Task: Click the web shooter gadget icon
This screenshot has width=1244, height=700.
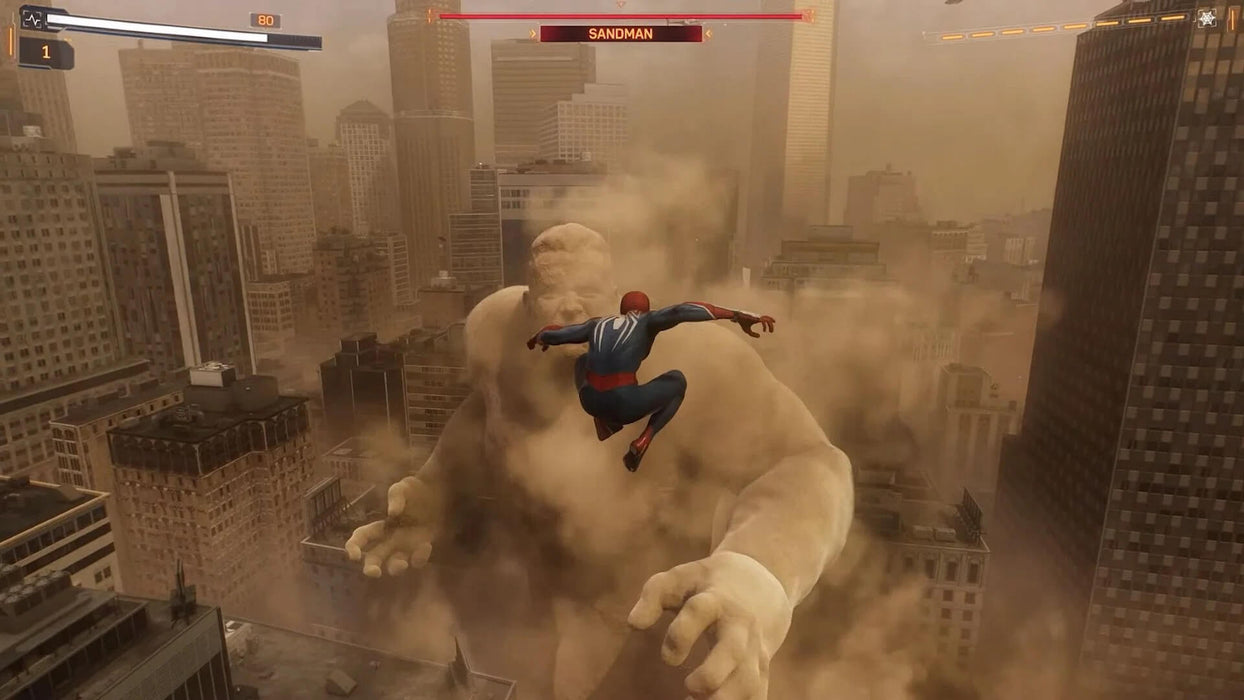Action: [1206, 18]
